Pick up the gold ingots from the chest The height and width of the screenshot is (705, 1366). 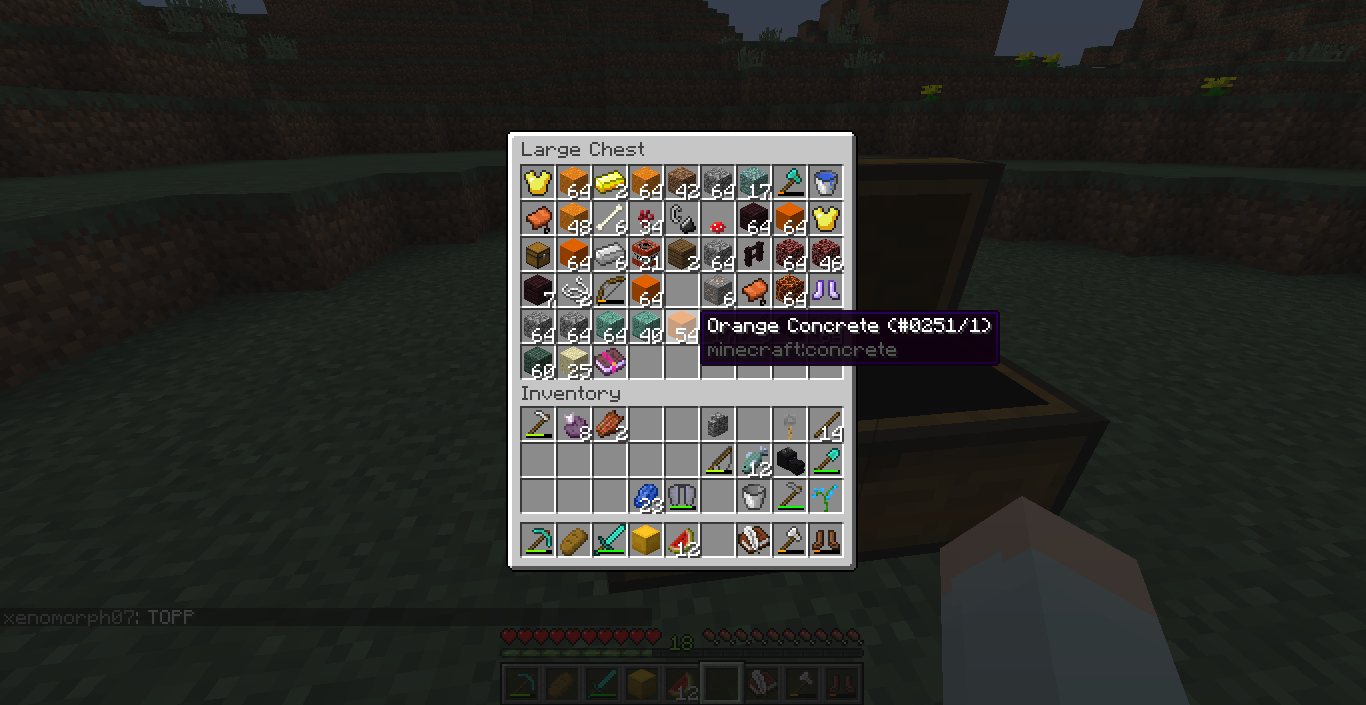click(609, 183)
